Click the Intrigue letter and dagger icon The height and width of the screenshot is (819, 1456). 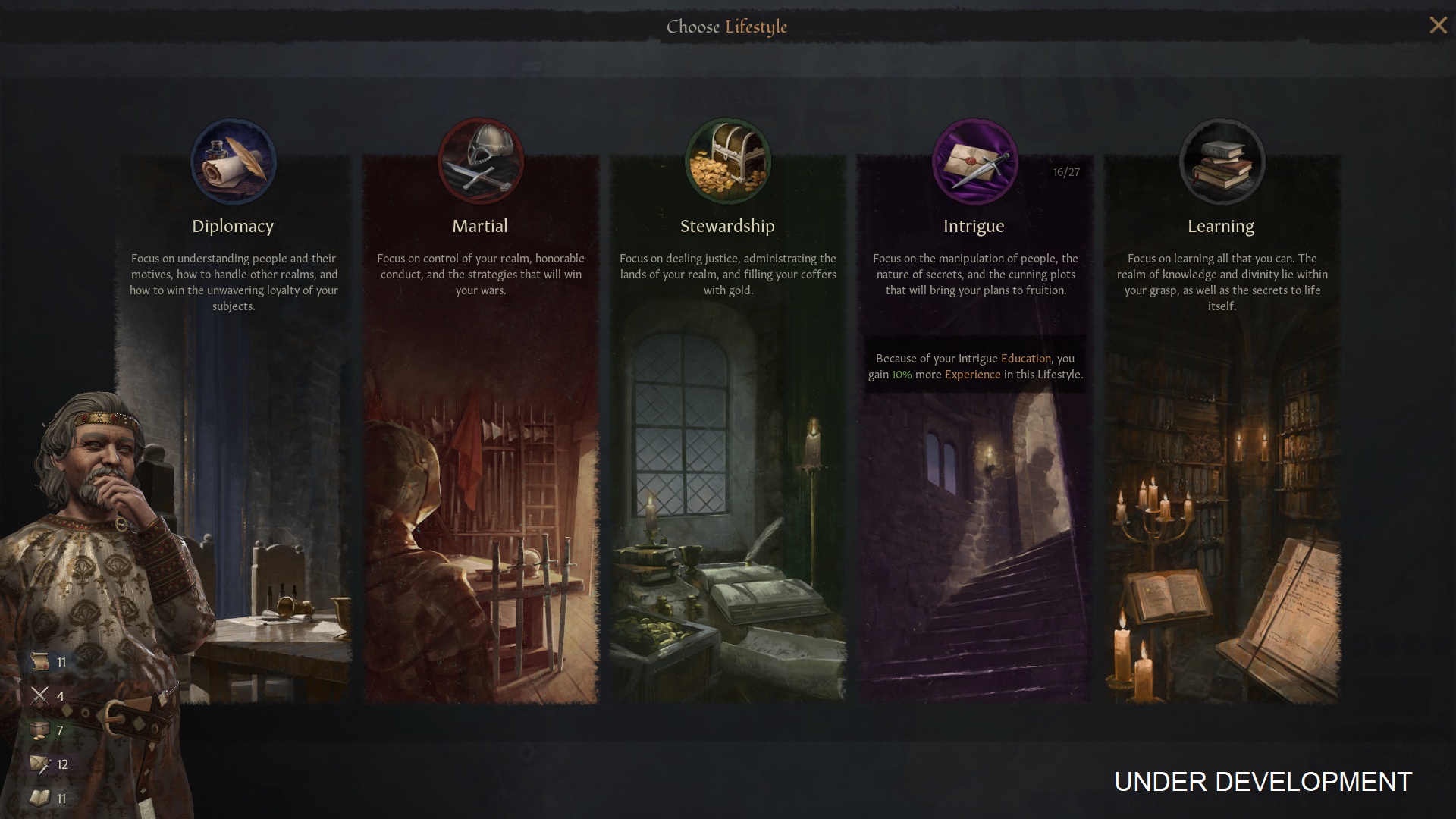974,162
